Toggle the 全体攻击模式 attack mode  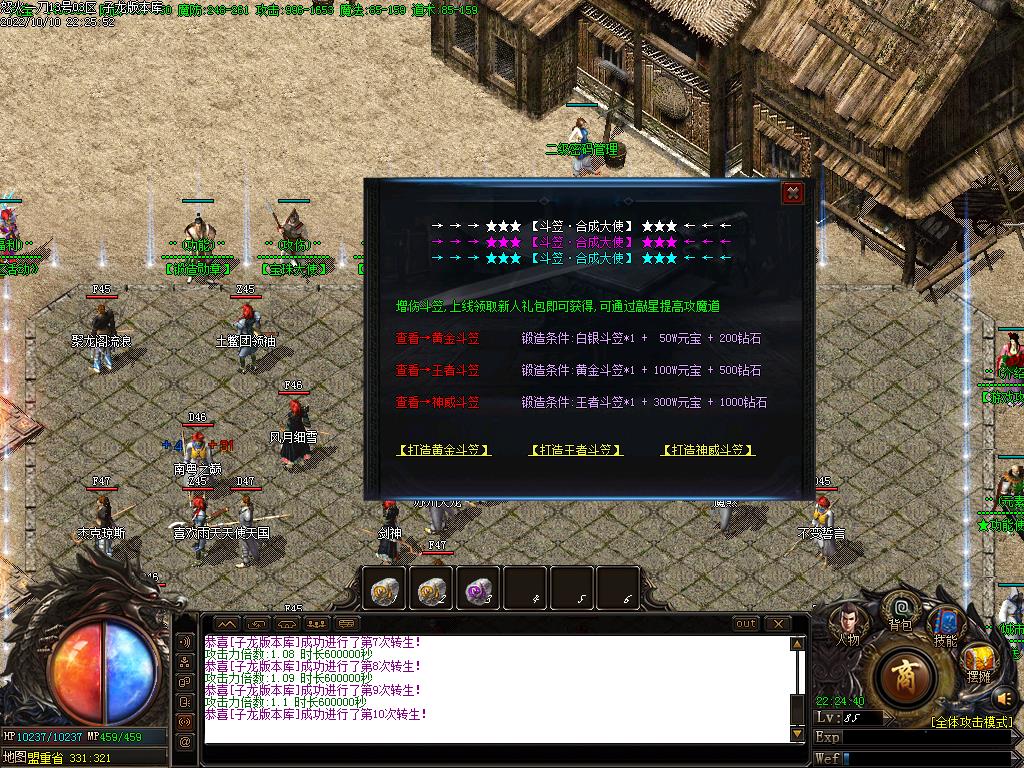(x=971, y=721)
